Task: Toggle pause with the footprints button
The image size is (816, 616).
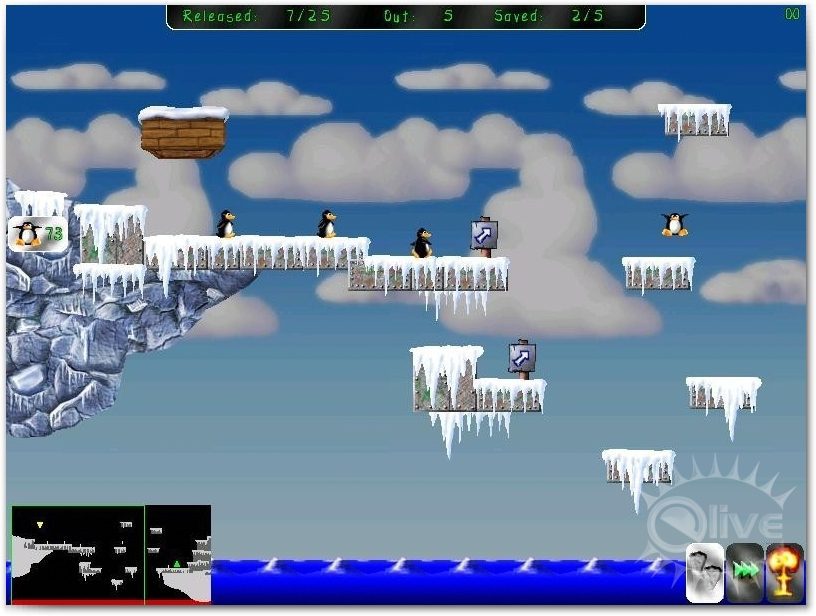Action: coord(705,571)
